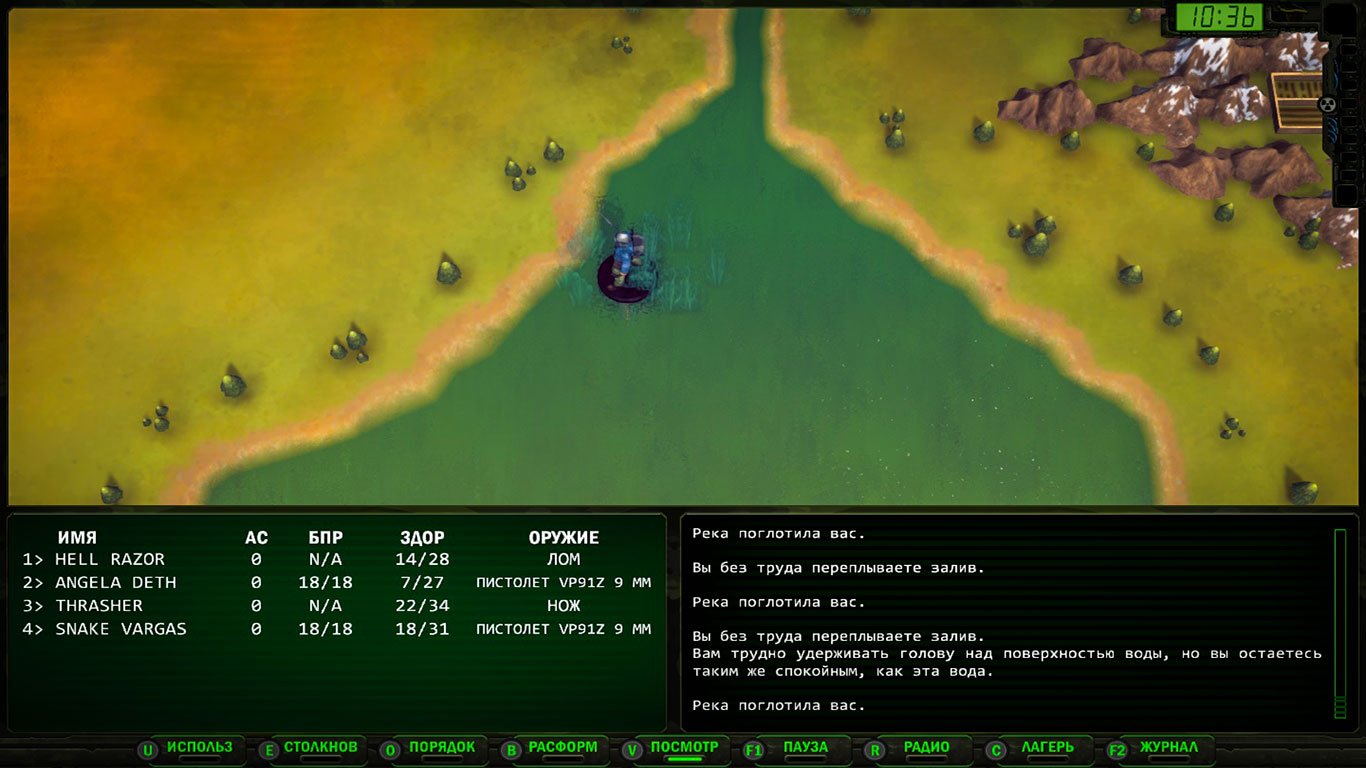Choose Thrasher in the party roster
The image size is (1366, 768).
point(98,606)
